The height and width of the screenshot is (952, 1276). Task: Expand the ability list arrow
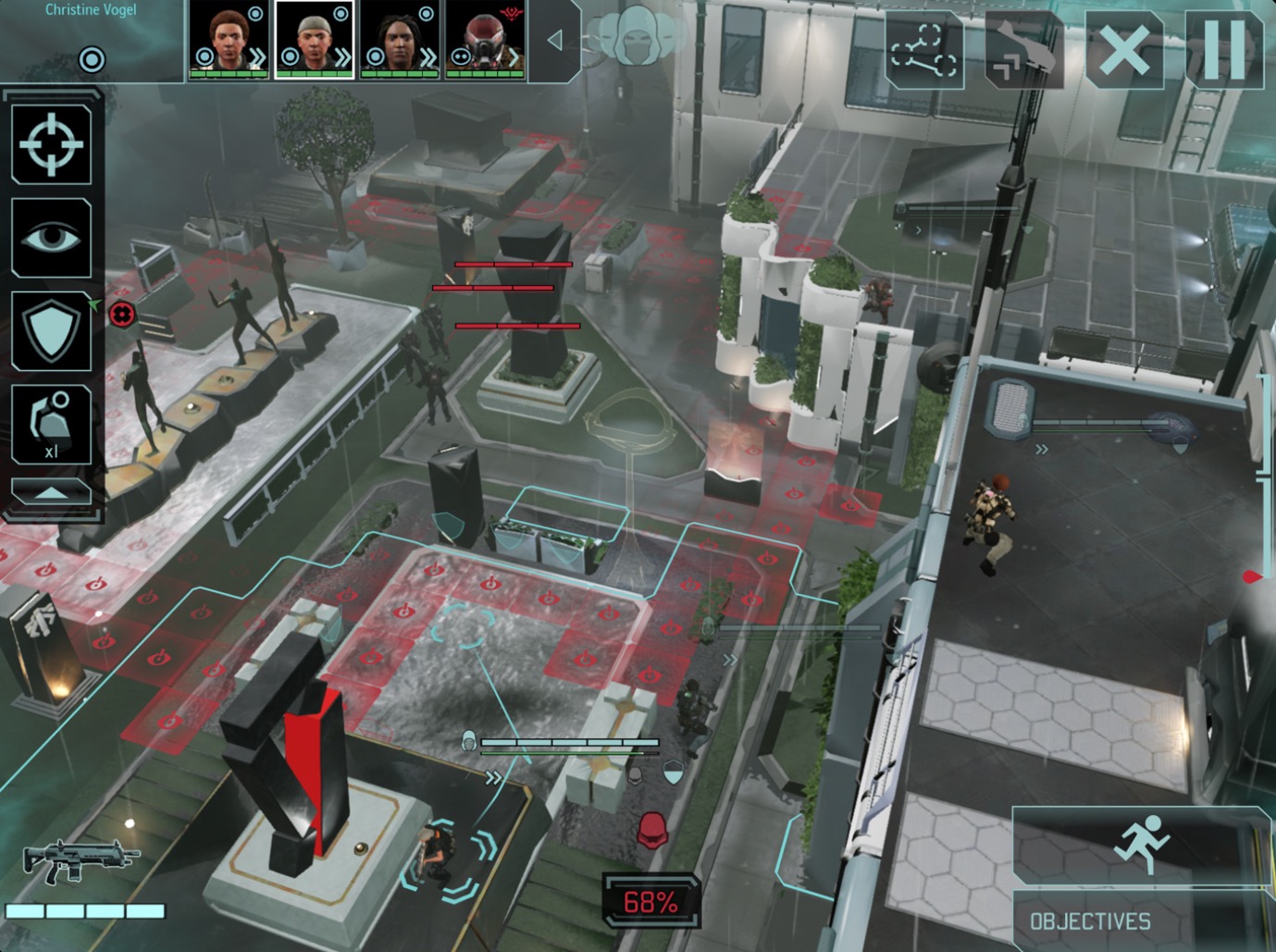[x=52, y=492]
